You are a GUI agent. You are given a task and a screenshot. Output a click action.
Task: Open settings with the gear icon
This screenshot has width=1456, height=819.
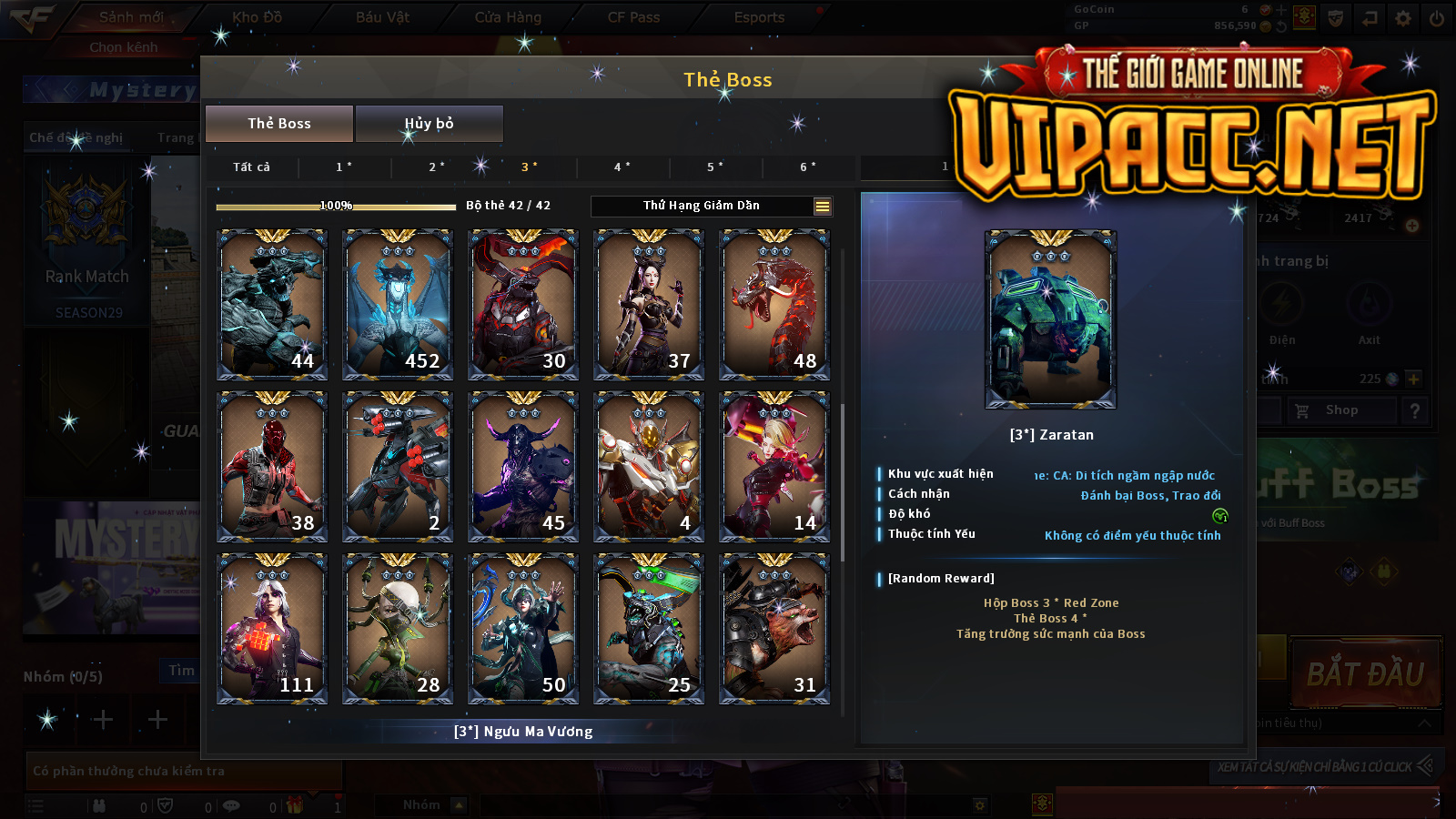pyautogui.click(x=1403, y=18)
